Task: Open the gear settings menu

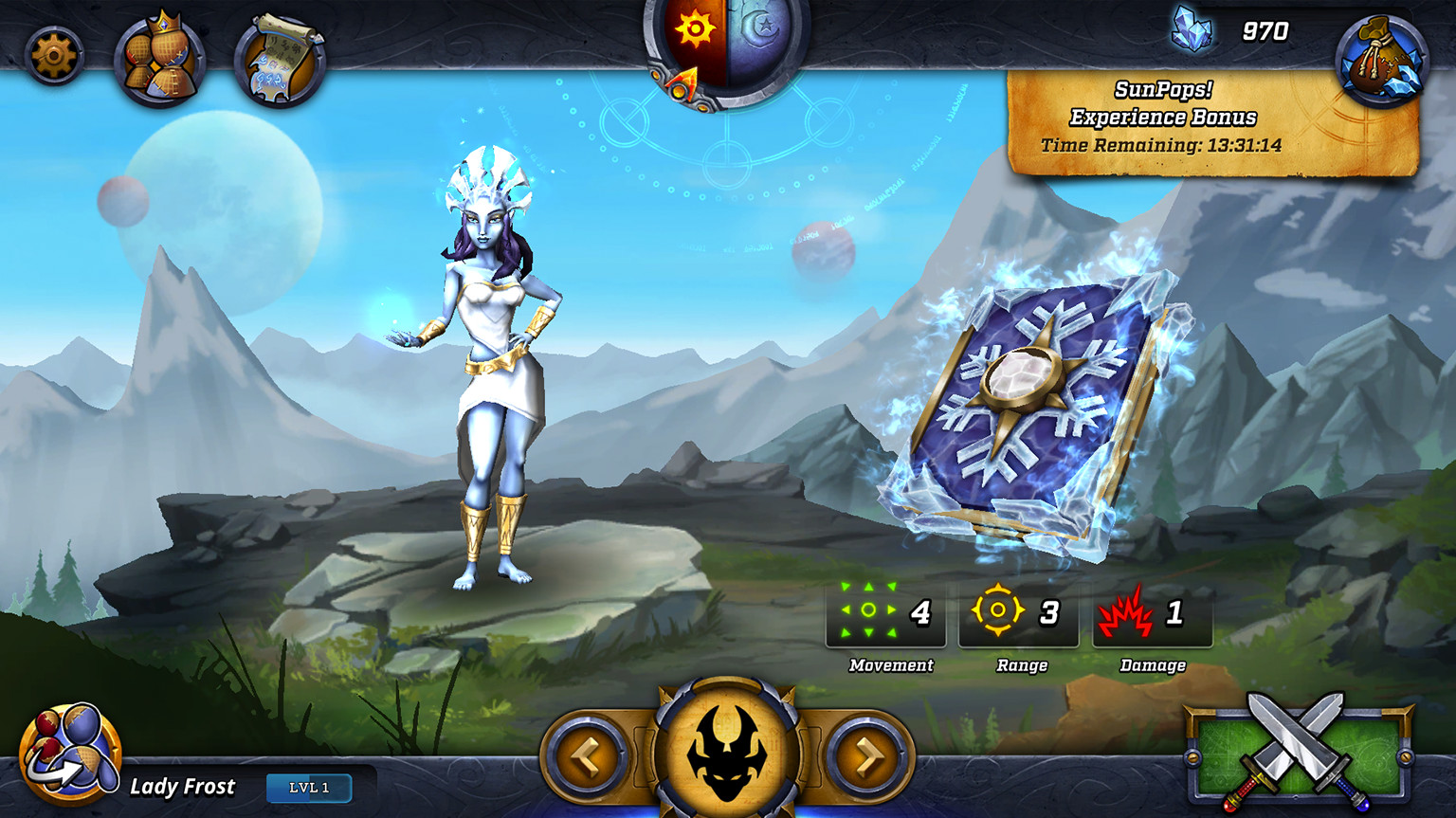Action: (54, 56)
